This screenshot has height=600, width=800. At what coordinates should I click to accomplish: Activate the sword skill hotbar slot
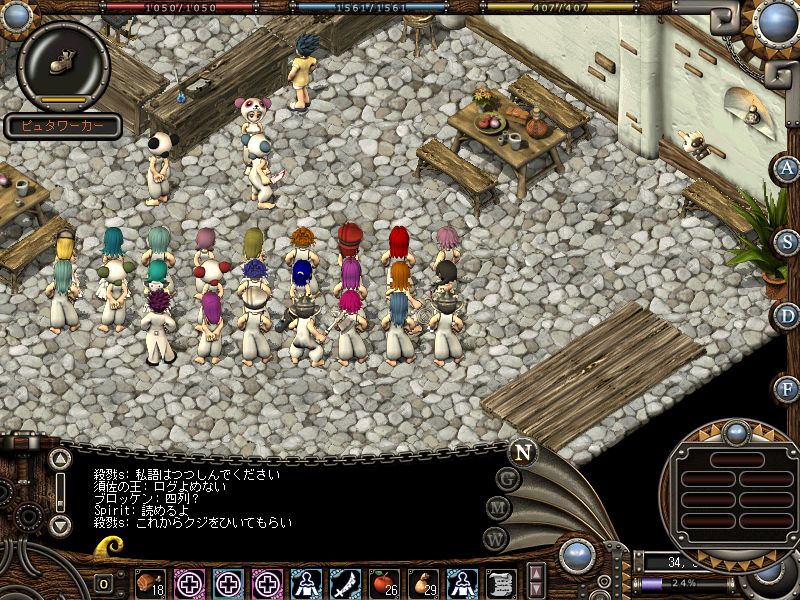pos(345,582)
